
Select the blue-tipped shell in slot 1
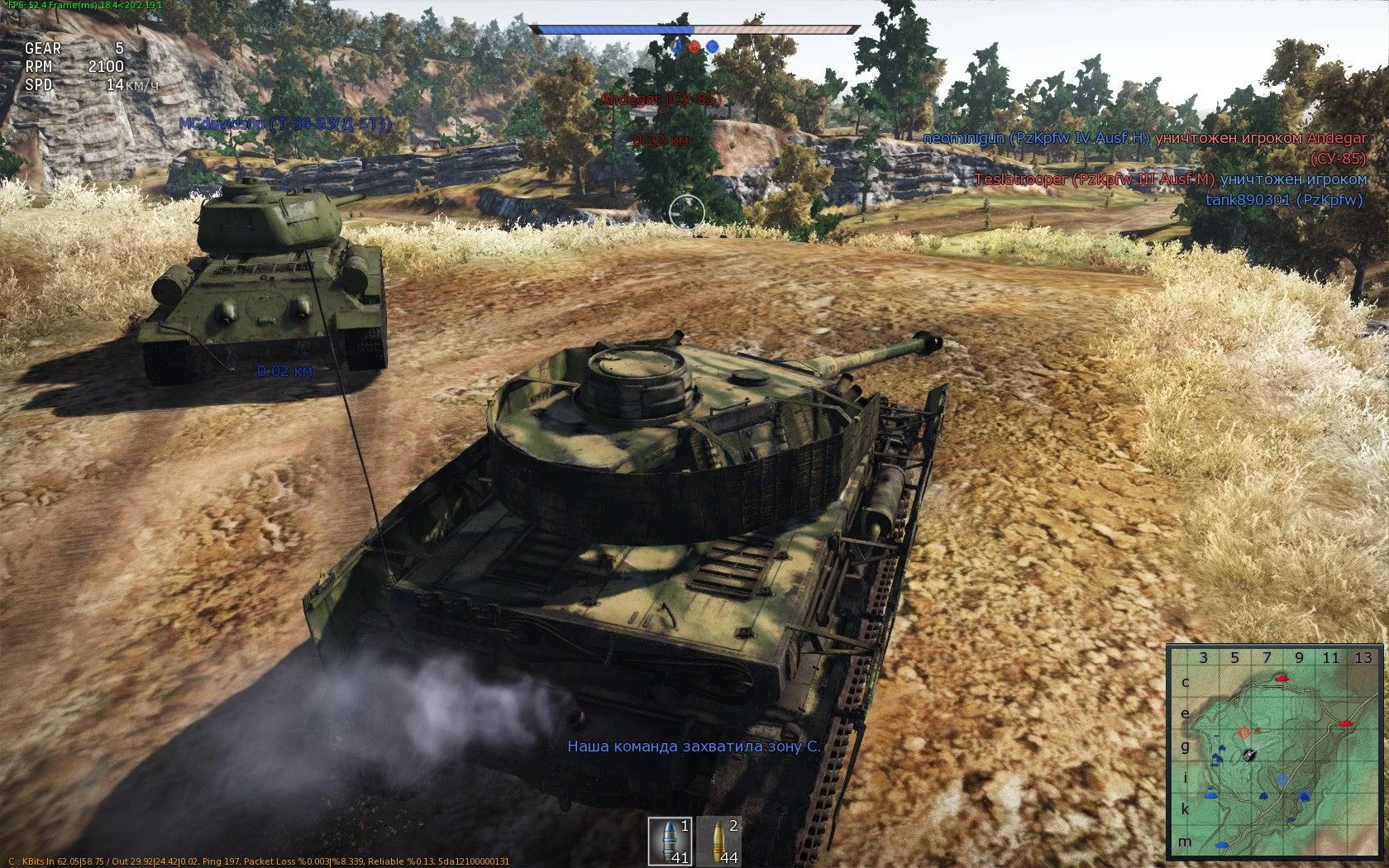pyautogui.click(x=670, y=841)
